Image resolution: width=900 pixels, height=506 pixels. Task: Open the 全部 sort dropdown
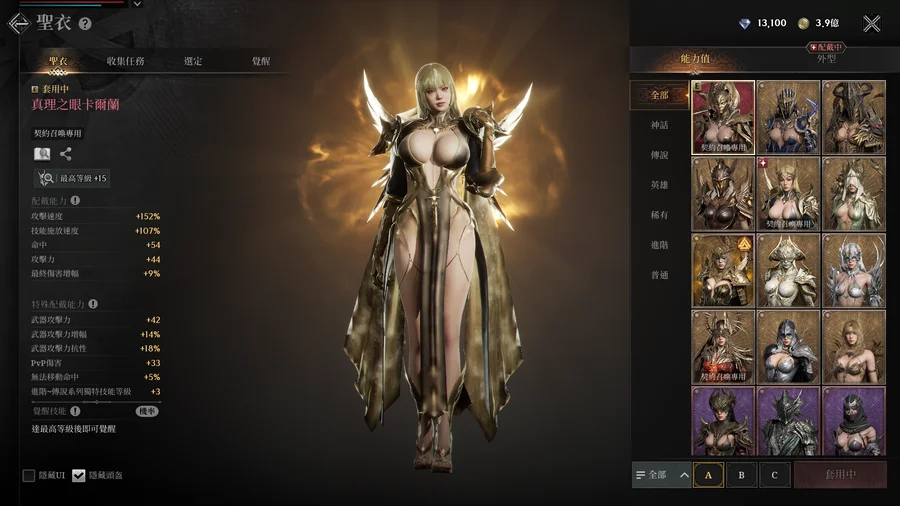click(x=661, y=475)
